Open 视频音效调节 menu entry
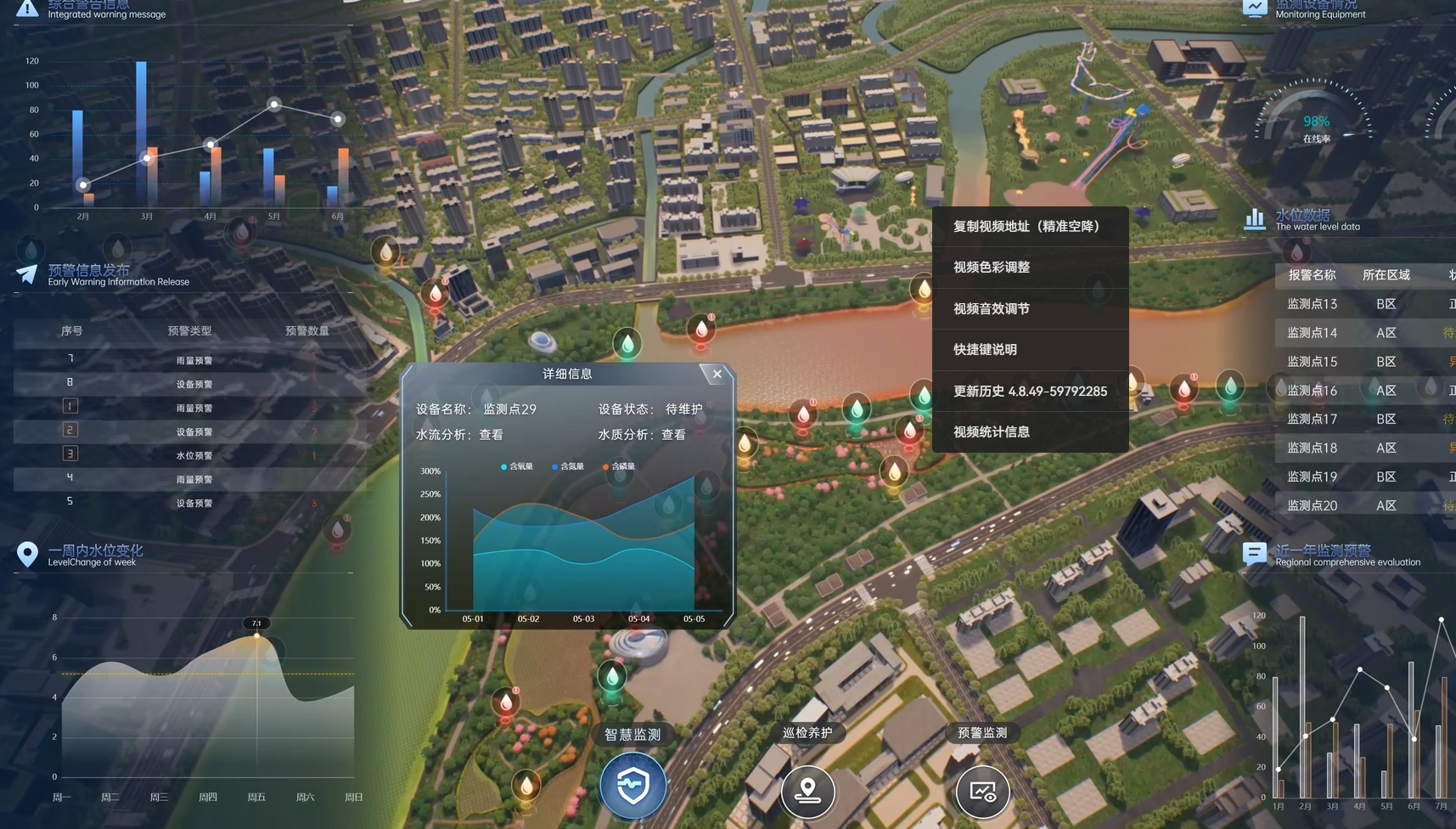Image resolution: width=1456 pixels, height=829 pixels. 992,309
